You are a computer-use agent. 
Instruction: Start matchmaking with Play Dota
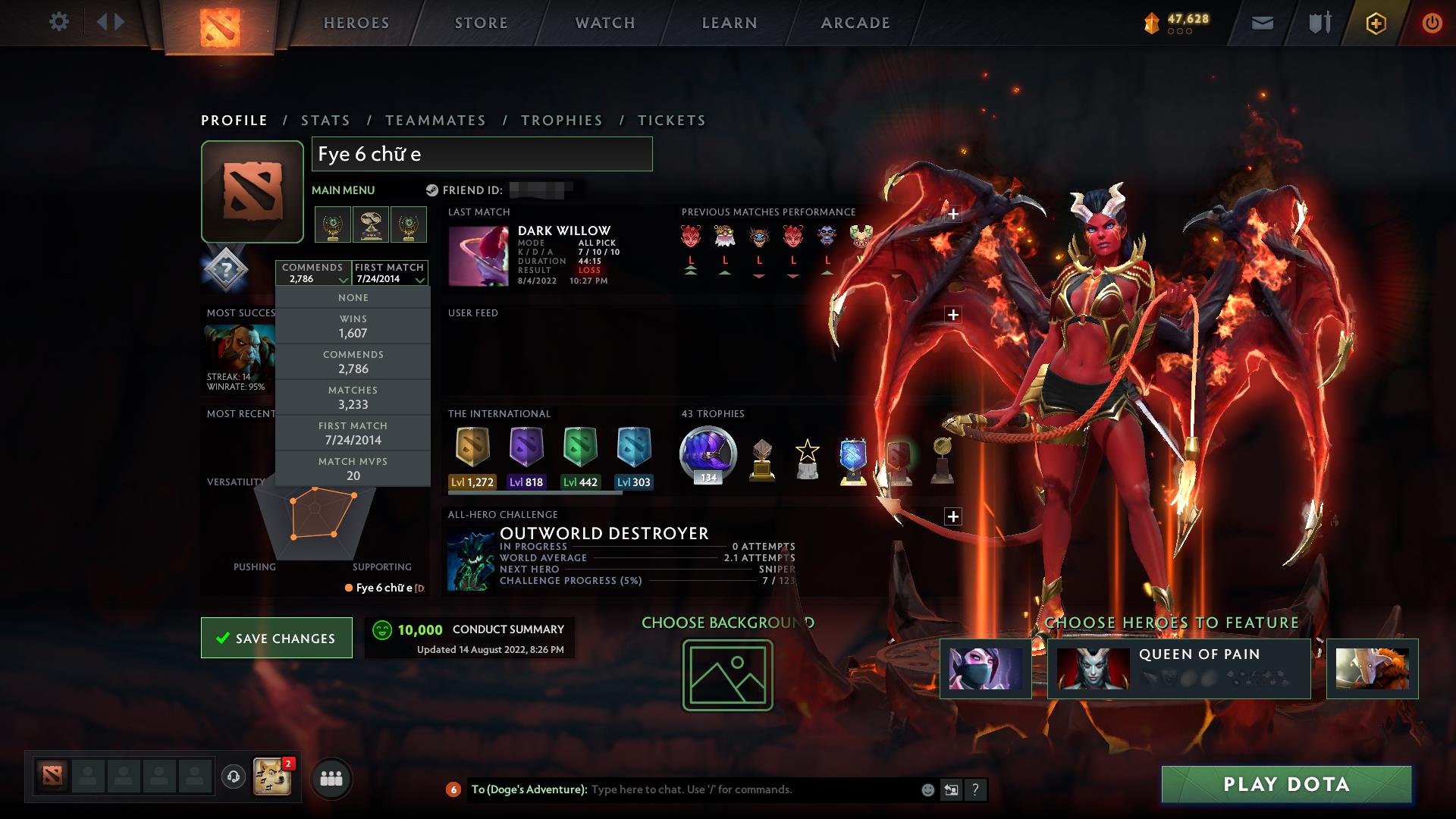click(x=1286, y=784)
